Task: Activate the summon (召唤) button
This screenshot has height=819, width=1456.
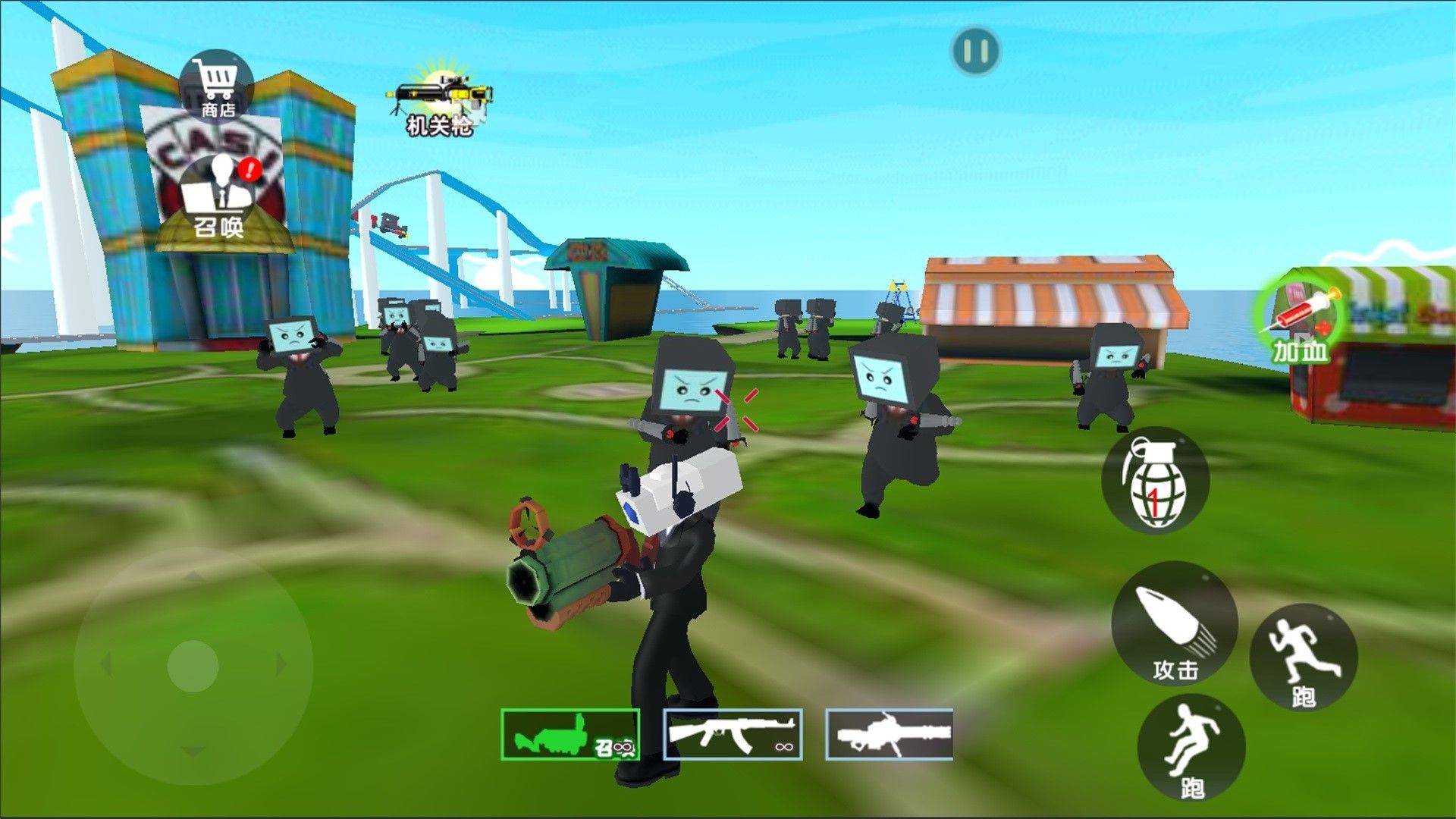Action: coord(218,197)
